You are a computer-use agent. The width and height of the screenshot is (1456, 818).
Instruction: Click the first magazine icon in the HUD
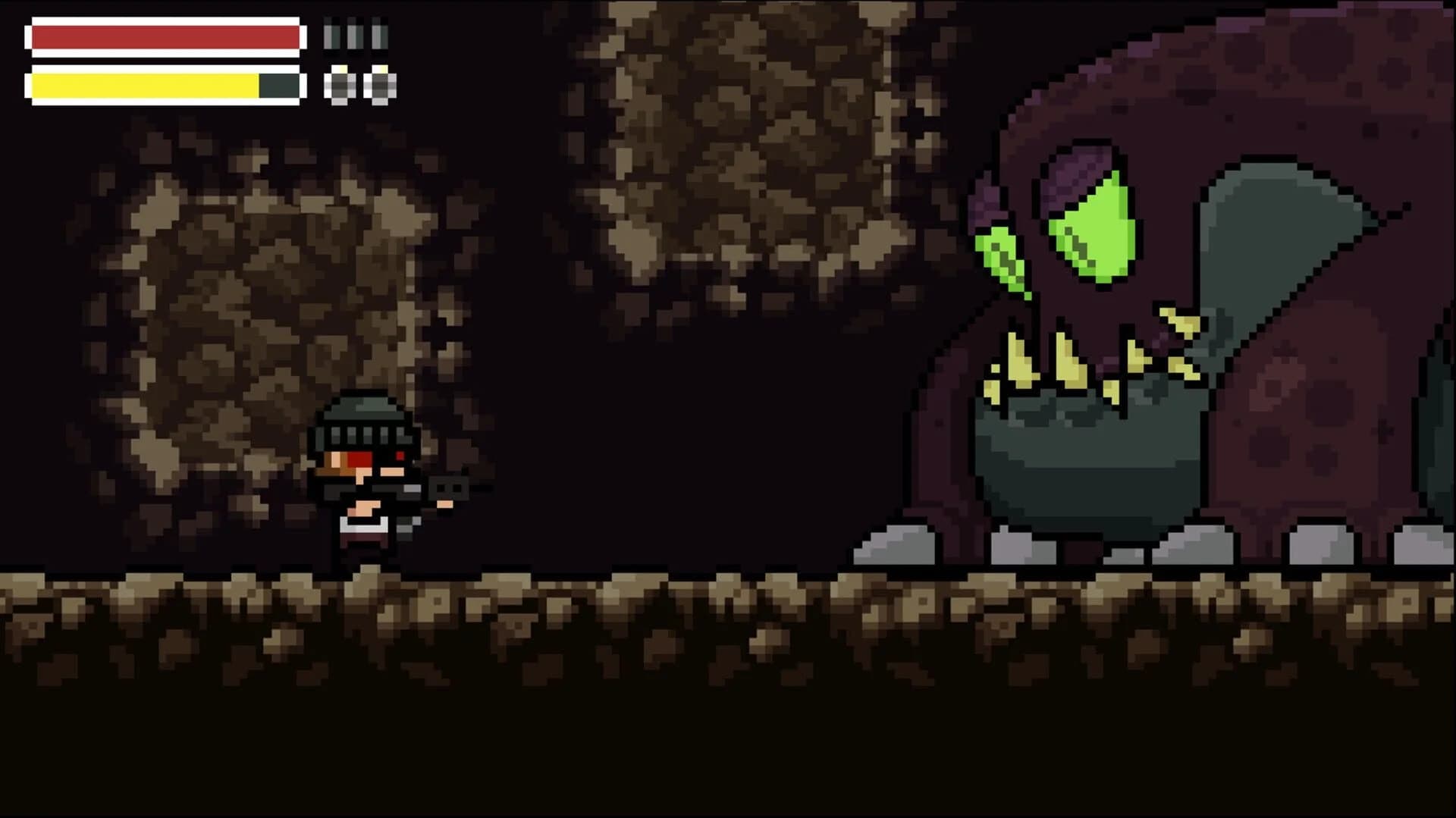tap(331, 33)
